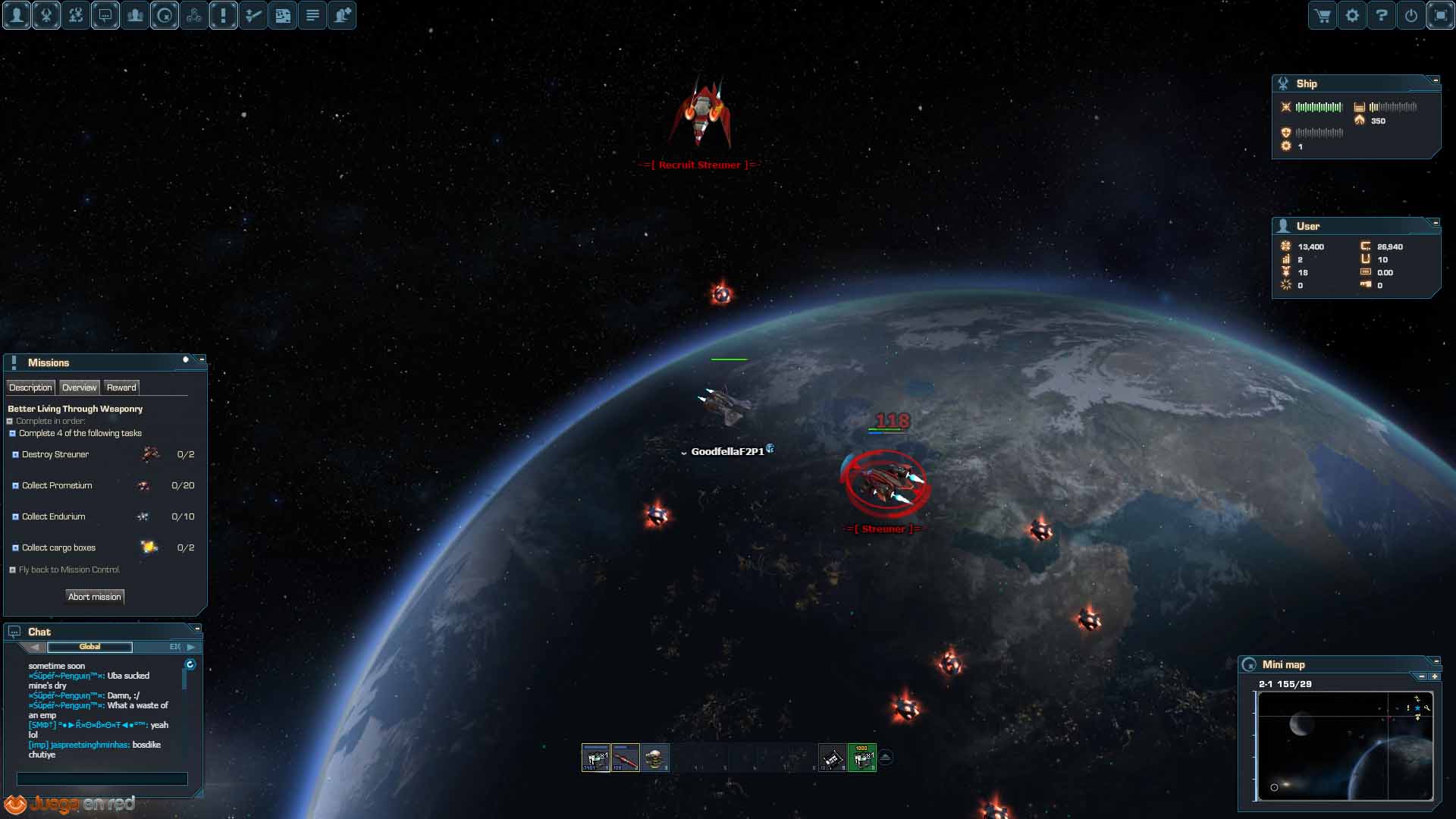This screenshot has height=819, width=1456.
Task: Open the shop cart icon
Action: click(1323, 15)
